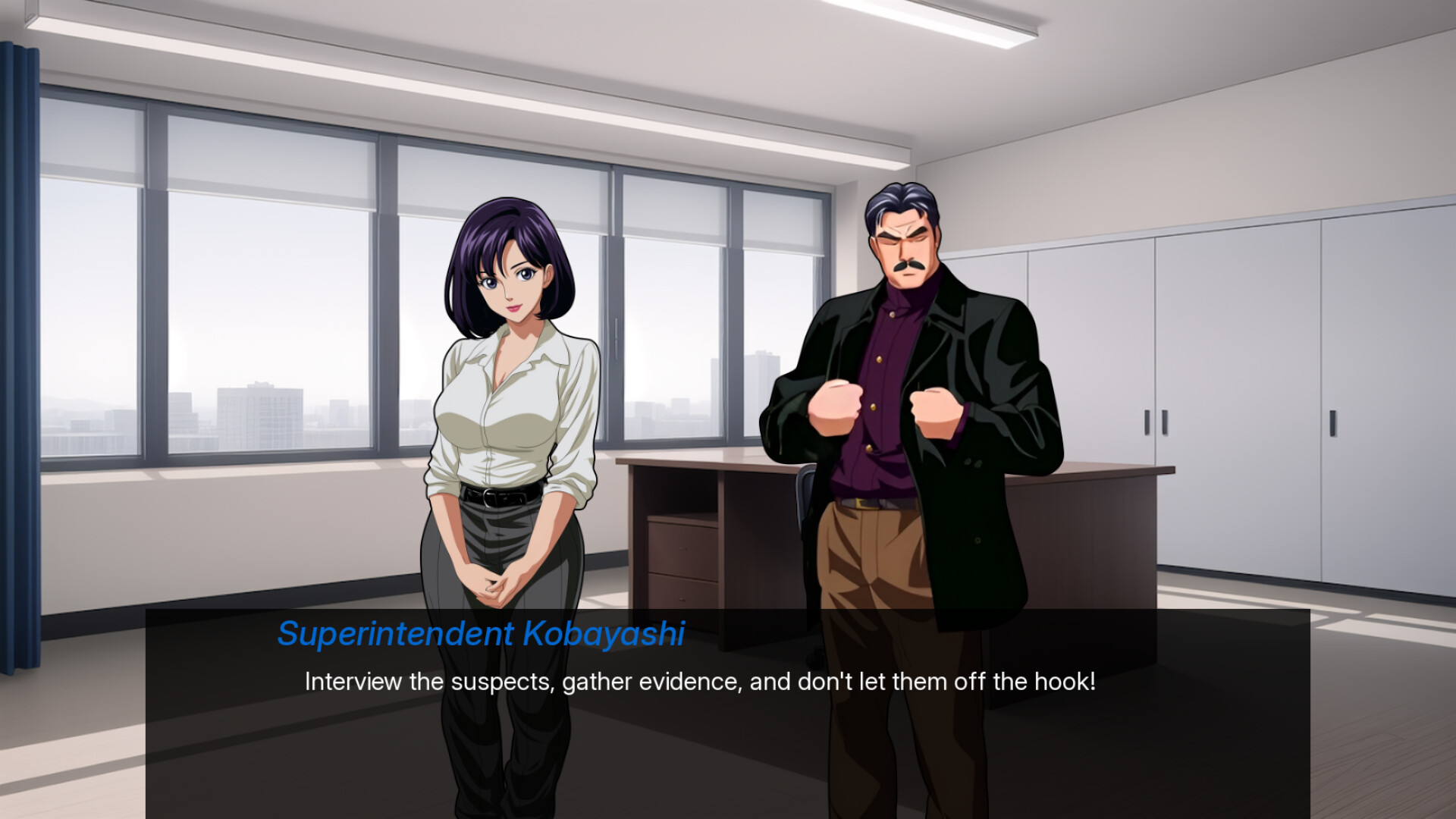
Task: Click the word 'suspects' in the dialogue
Action: click(502, 682)
